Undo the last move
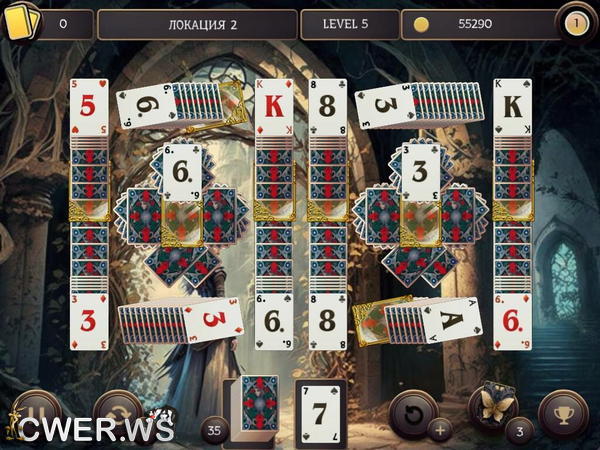Viewport: 600px width, 450px height. (x=410, y=410)
